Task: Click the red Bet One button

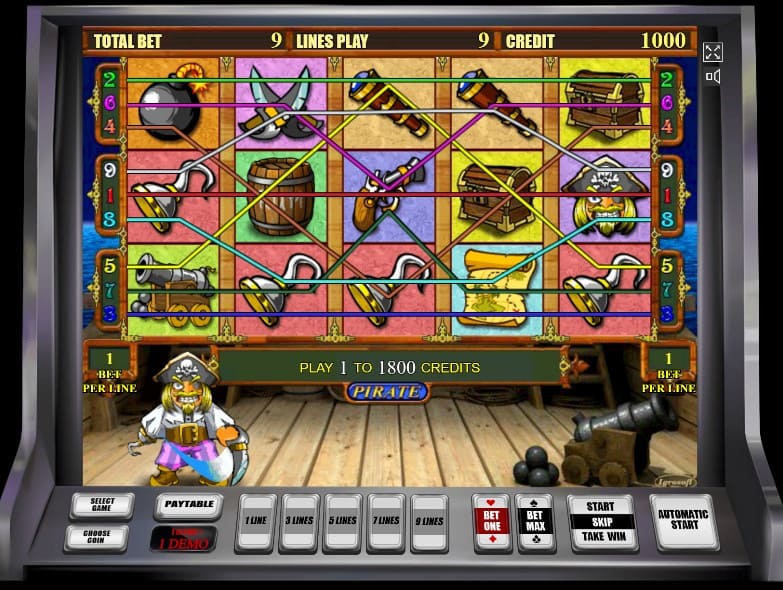Action: click(x=491, y=521)
